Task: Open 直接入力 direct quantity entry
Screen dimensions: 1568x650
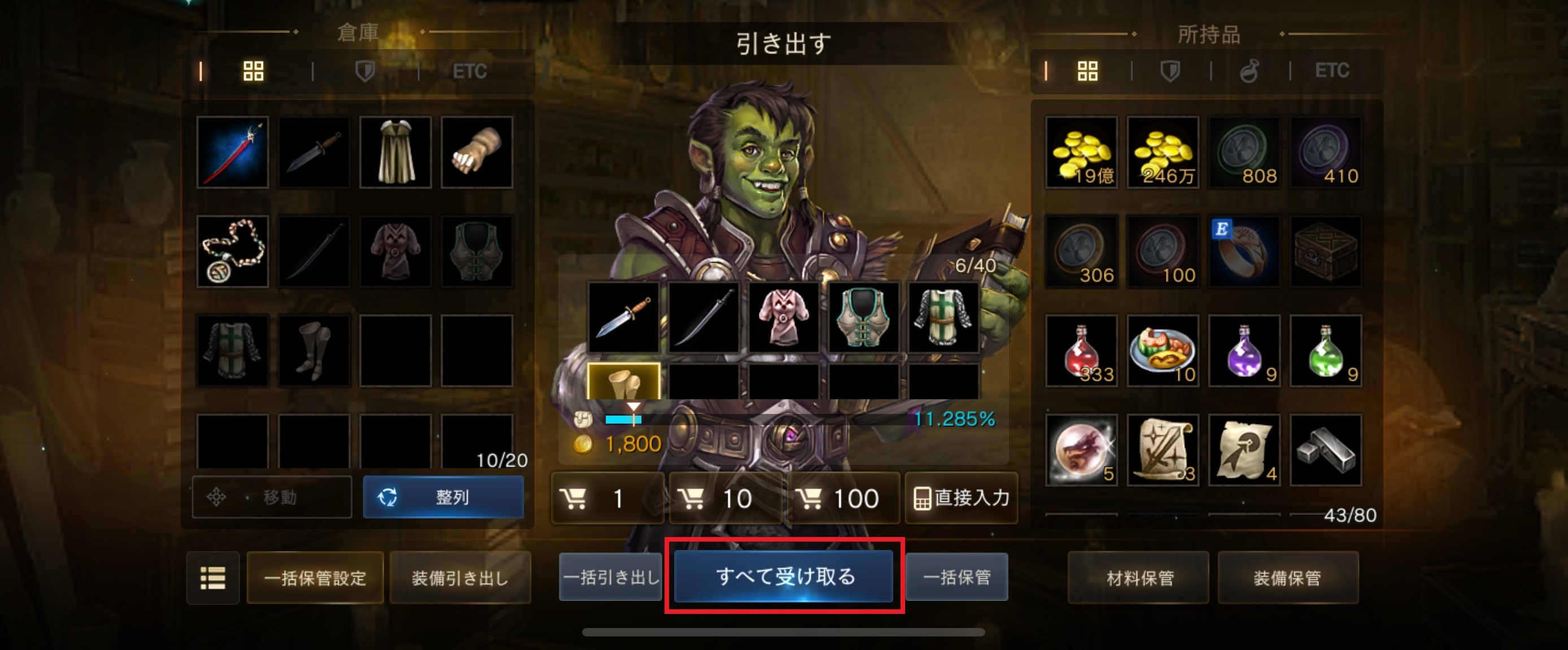Action: pyautogui.click(x=961, y=498)
